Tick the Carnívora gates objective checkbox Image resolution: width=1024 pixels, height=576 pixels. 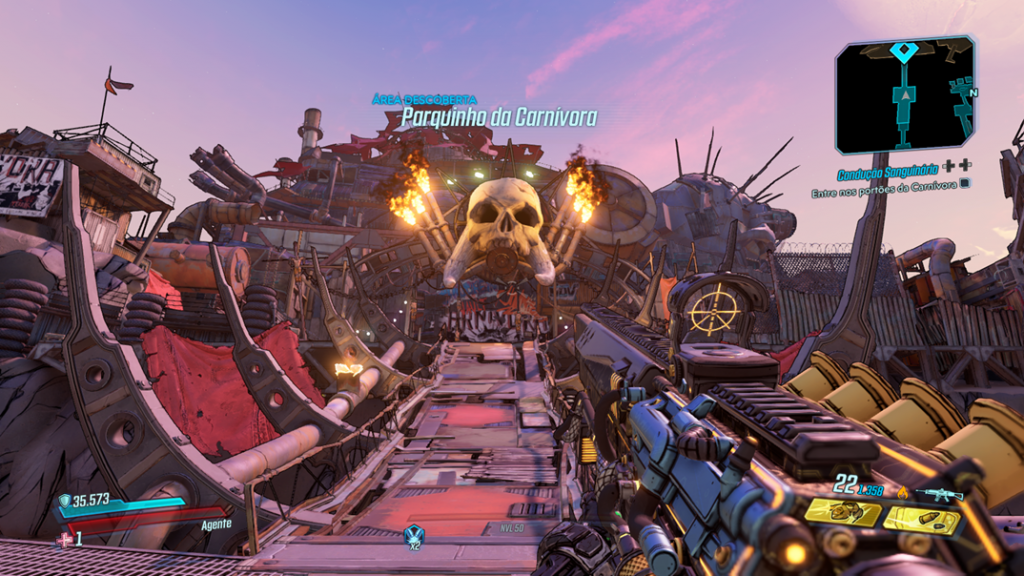click(x=967, y=185)
